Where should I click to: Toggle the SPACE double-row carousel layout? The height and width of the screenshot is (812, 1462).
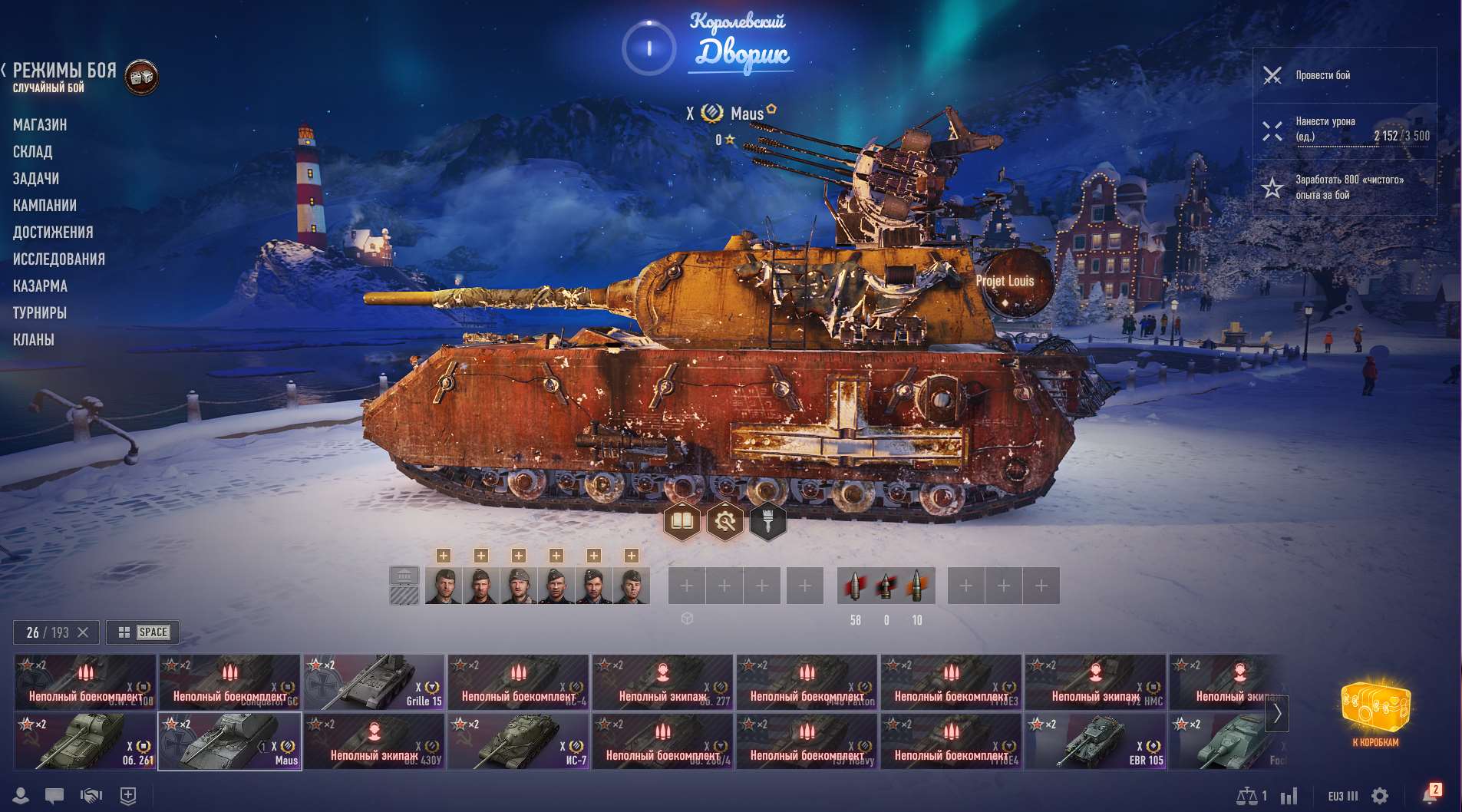click(x=143, y=632)
